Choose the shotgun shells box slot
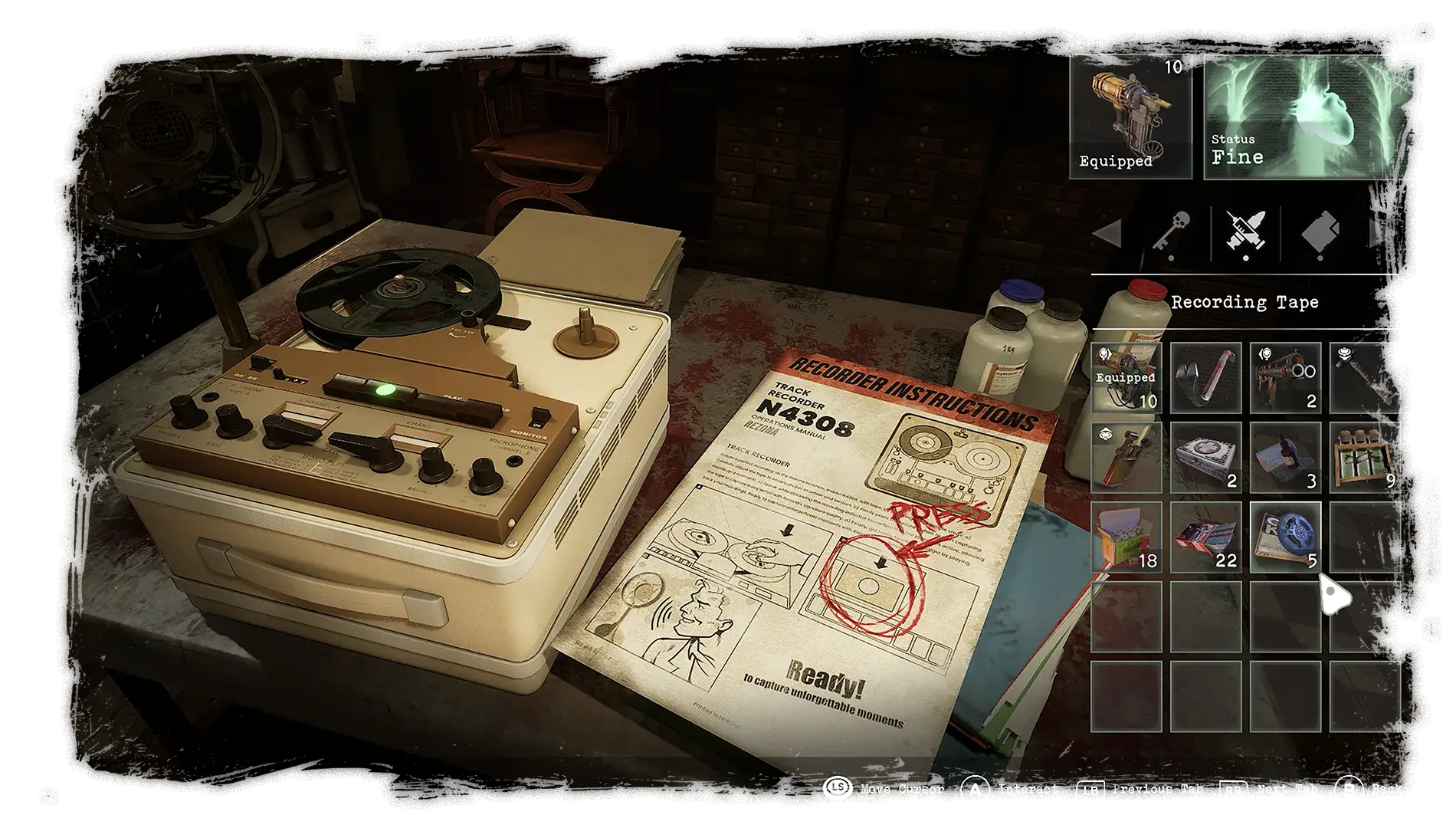Image resolution: width=1456 pixels, height=828 pixels. (x=1126, y=537)
